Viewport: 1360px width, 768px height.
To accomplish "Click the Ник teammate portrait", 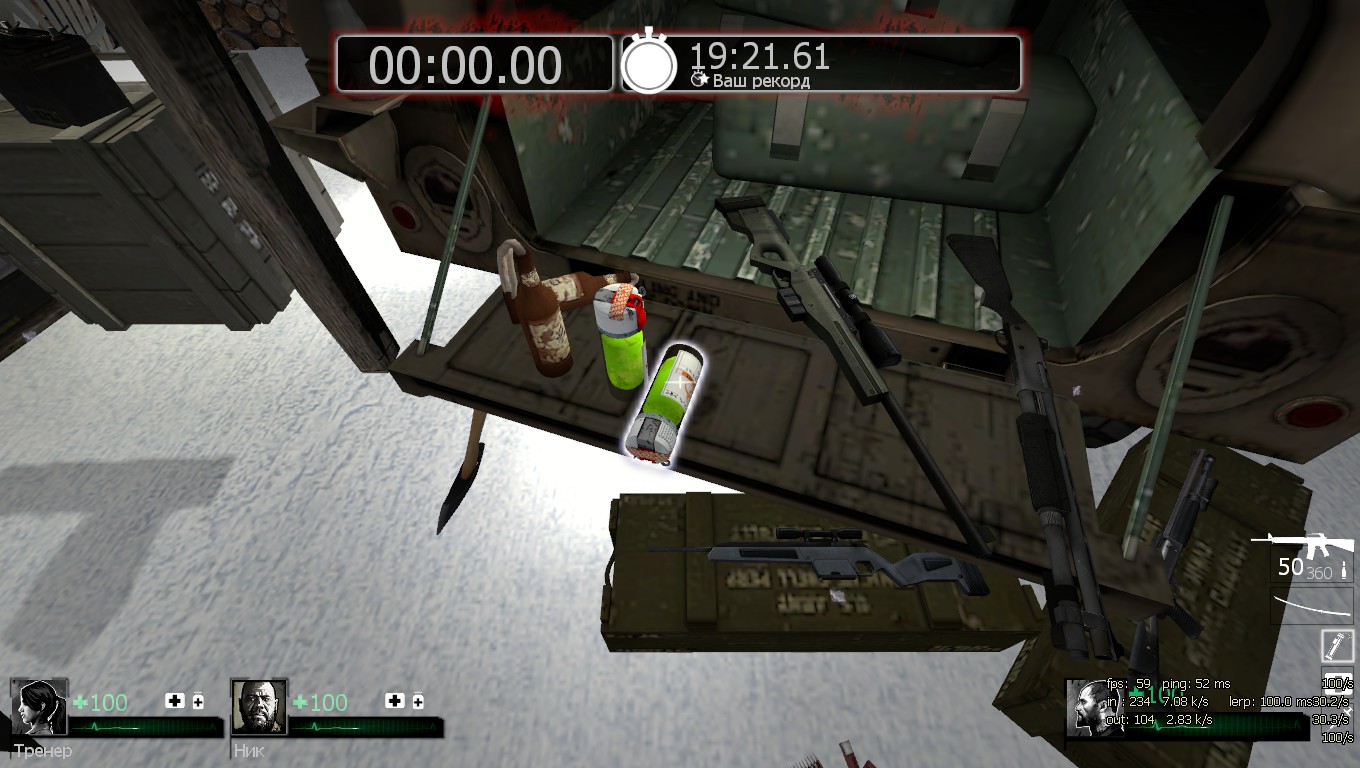I will click(259, 708).
